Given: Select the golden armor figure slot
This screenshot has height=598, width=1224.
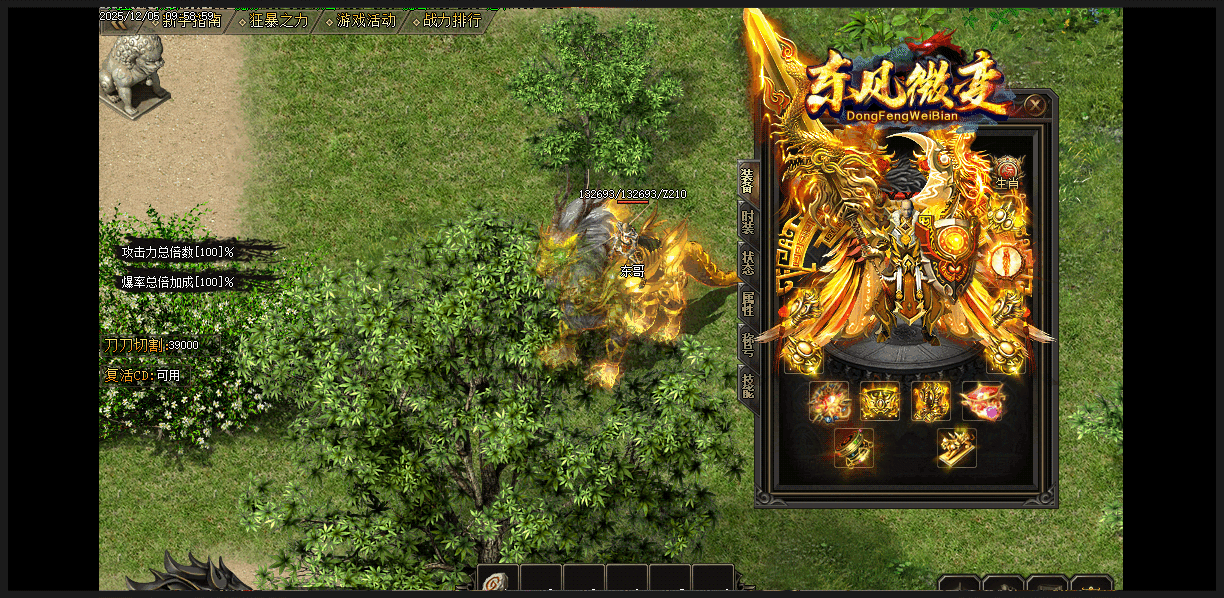Looking at the screenshot, I should click(931, 401).
